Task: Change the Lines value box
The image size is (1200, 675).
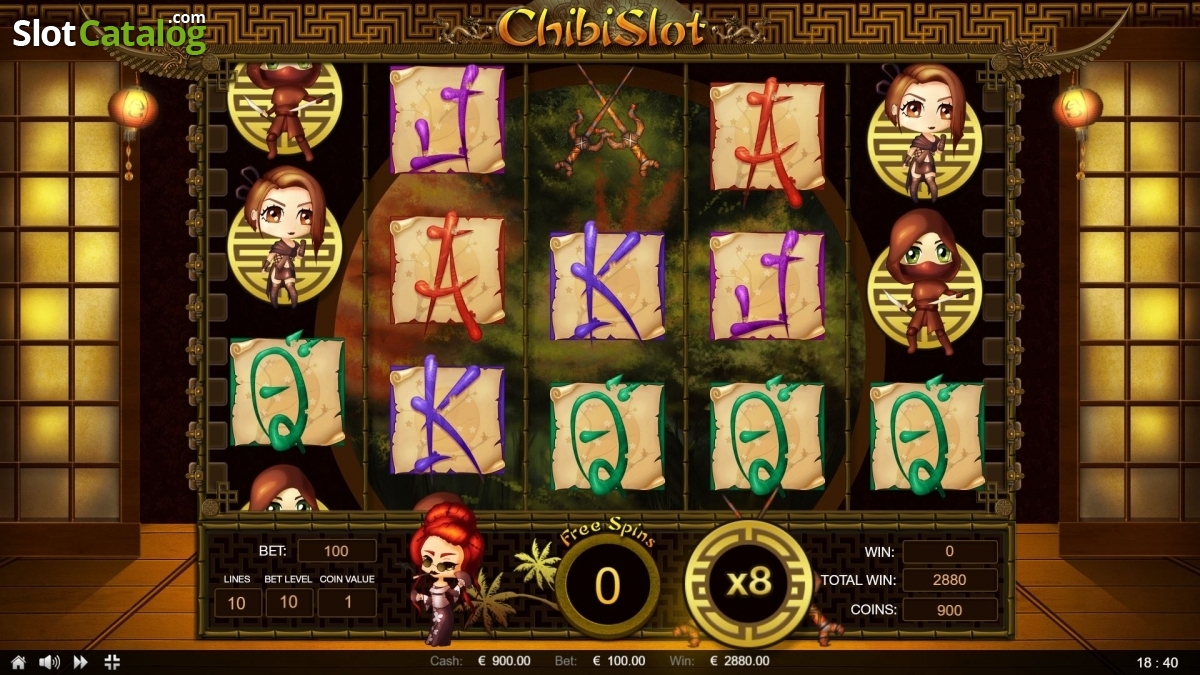Action: pos(238,602)
